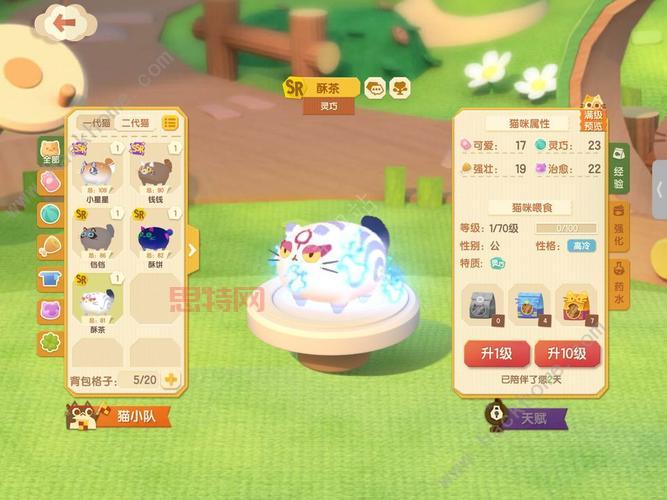Switch to the 一代猫 tab
Viewport: 667px width, 500px height.
pyautogui.click(x=95, y=122)
